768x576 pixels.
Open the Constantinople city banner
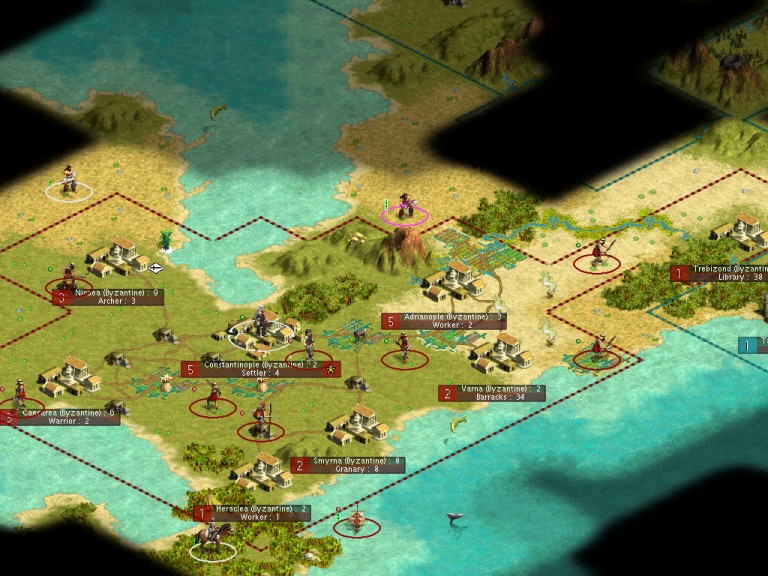click(262, 369)
